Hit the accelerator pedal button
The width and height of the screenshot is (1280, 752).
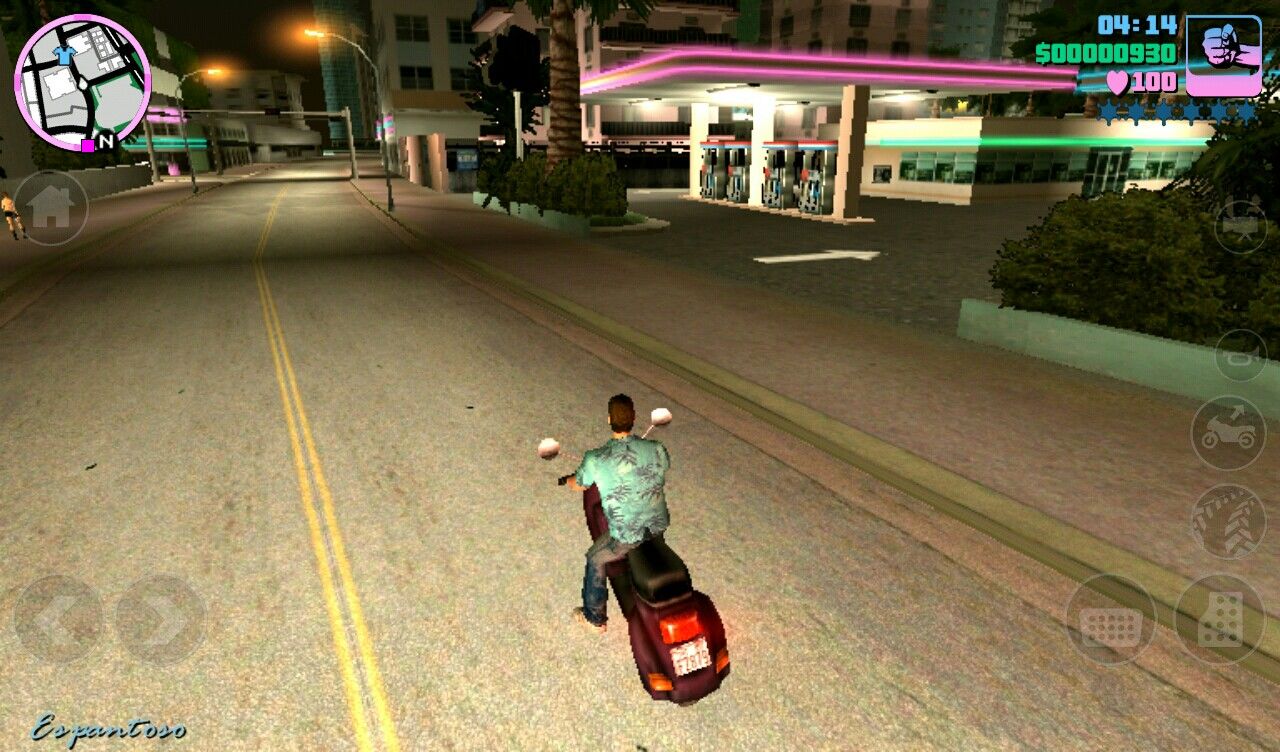(1219, 620)
